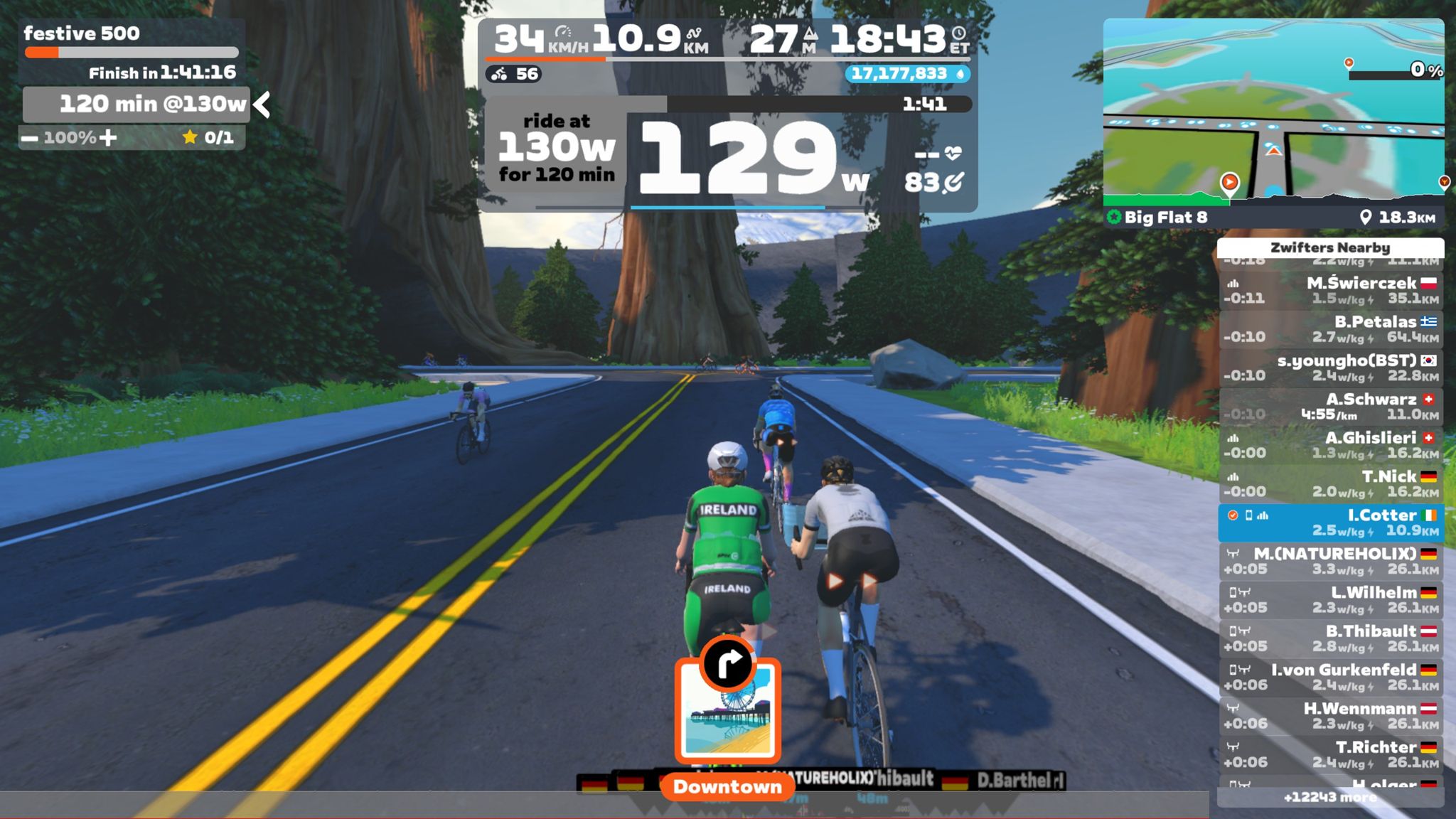View I.von Gurkenfeld rider entry
Screen dimensions: 1456x819
point(1330,678)
